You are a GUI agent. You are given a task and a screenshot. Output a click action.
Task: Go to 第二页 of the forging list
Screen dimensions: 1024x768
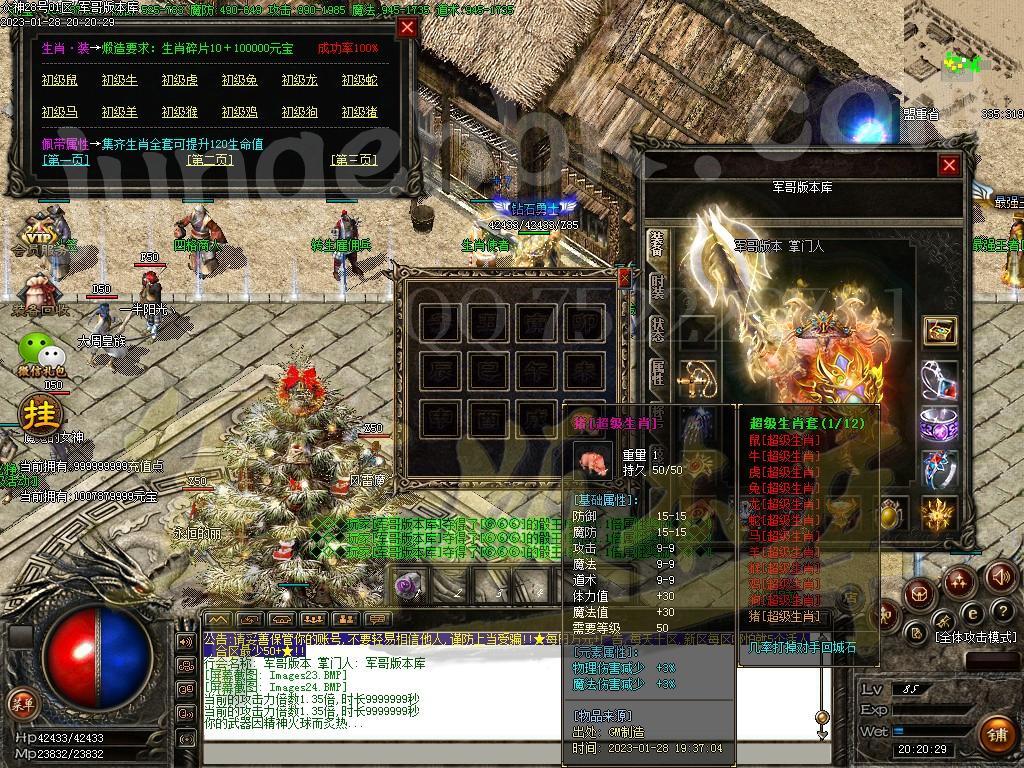[210, 160]
